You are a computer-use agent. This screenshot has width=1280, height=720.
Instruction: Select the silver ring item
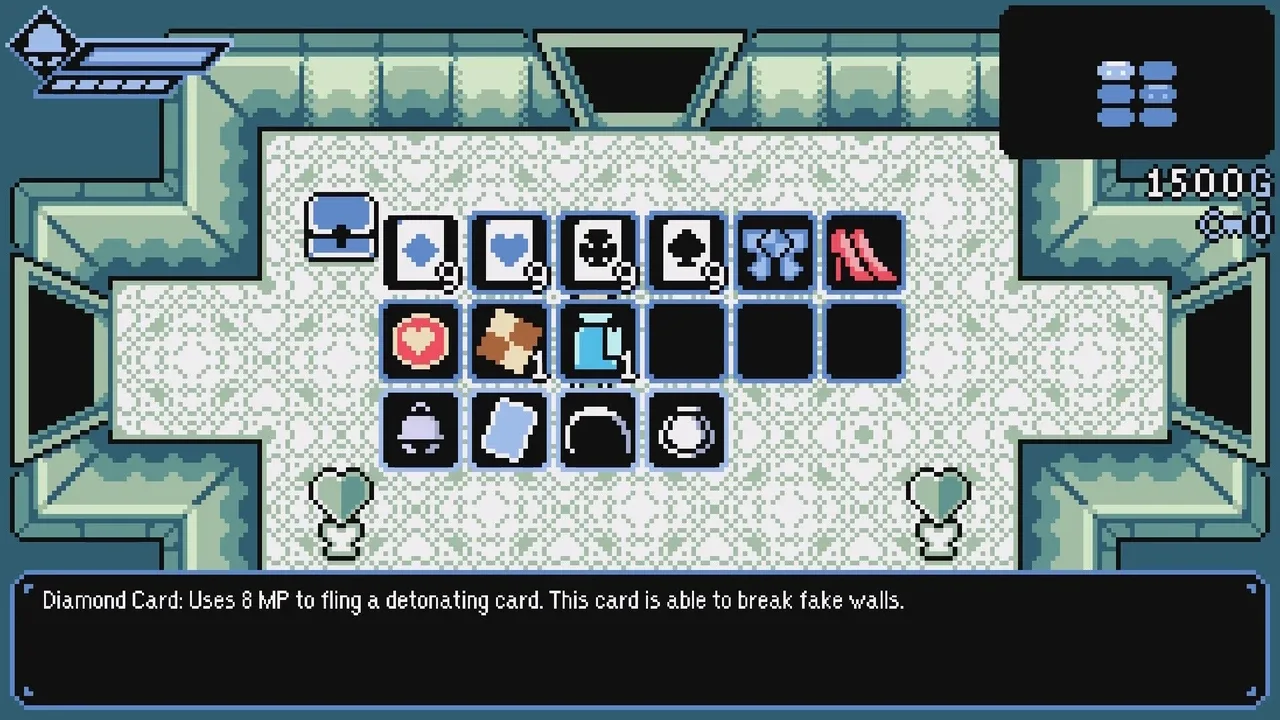coord(685,430)
